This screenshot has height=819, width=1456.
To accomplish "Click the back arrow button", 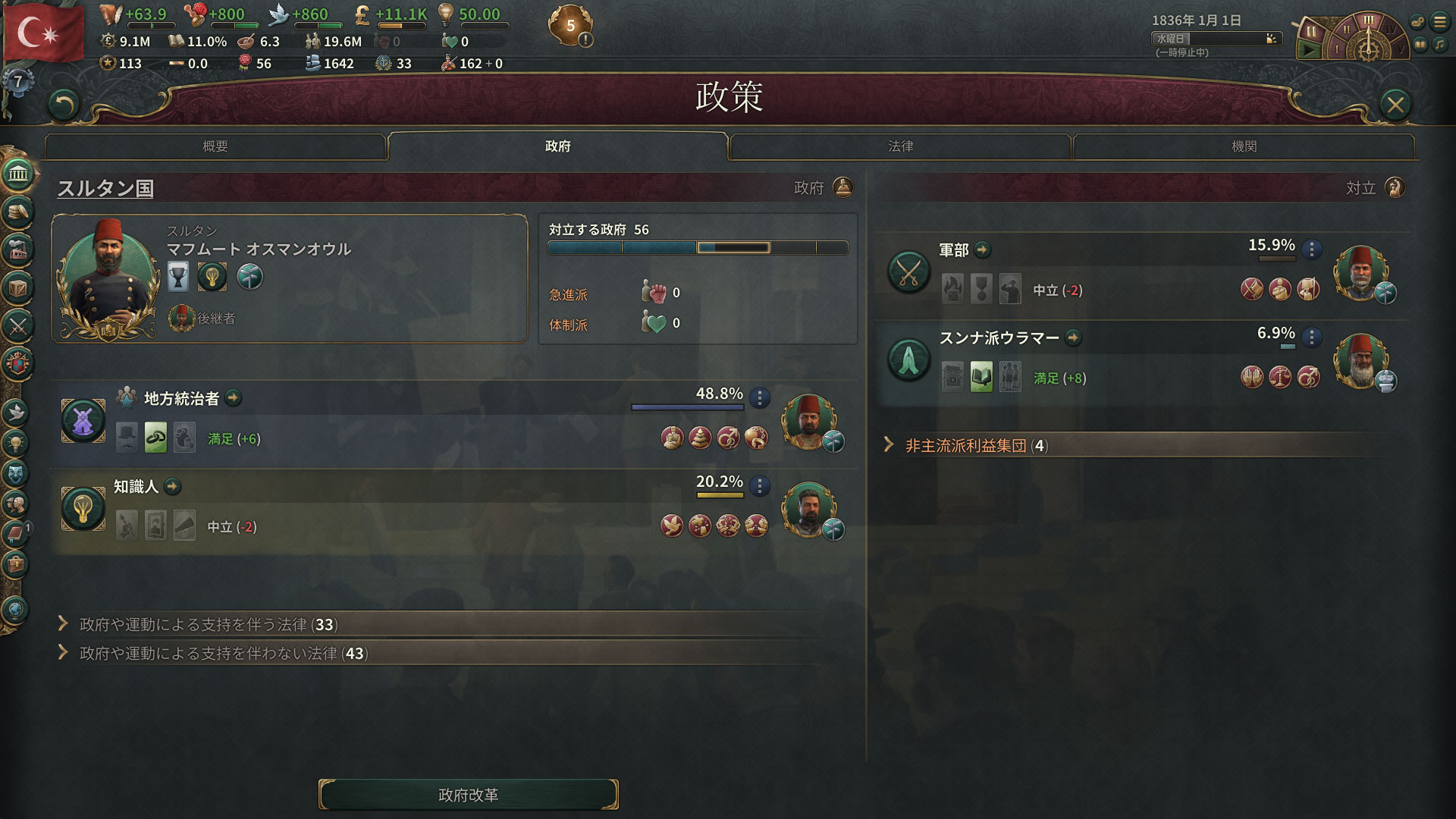I will point(64,105).
